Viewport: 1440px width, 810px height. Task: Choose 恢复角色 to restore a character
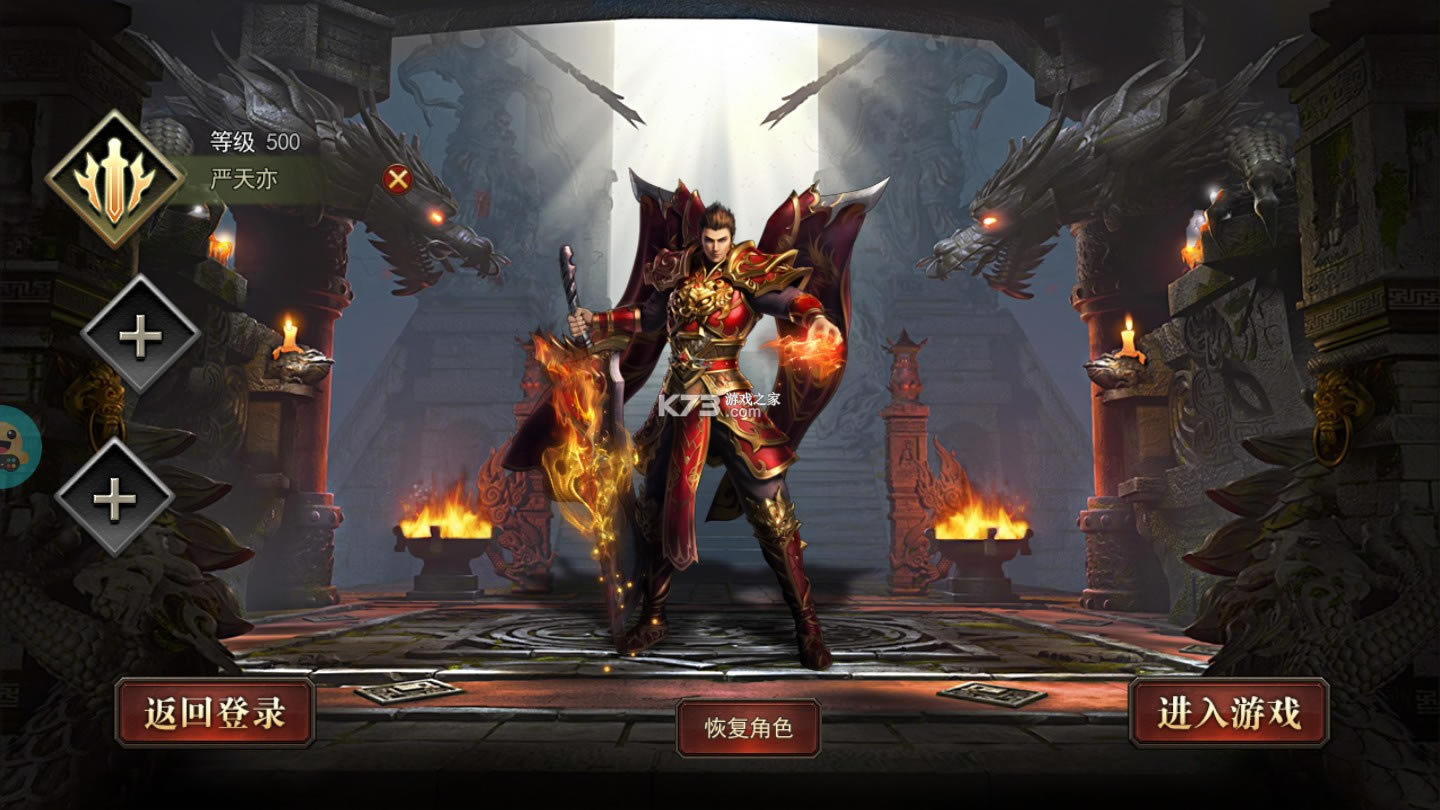[748, 727]
